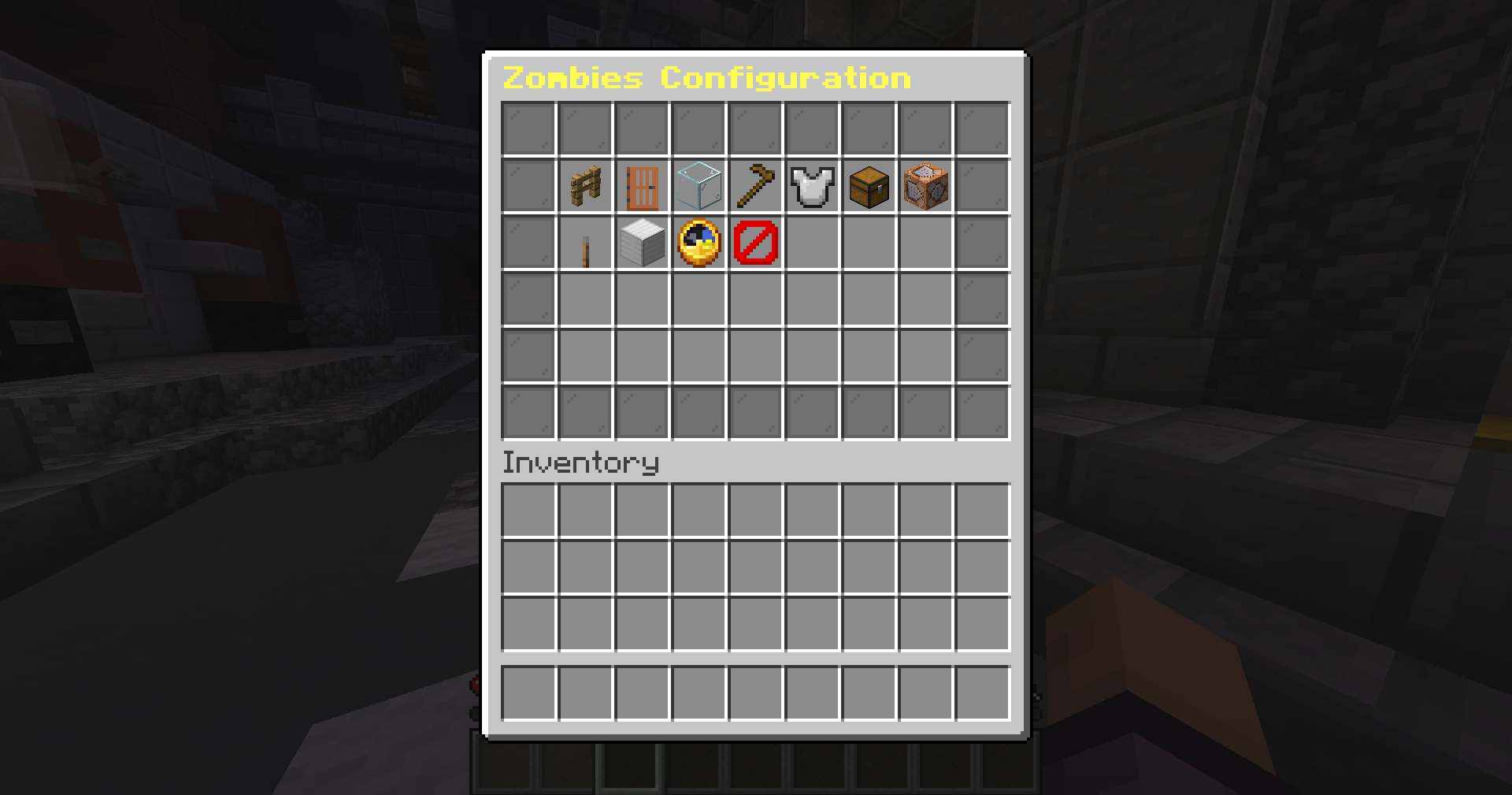
Task: Click the copper door item
Action: pos(642,184)
